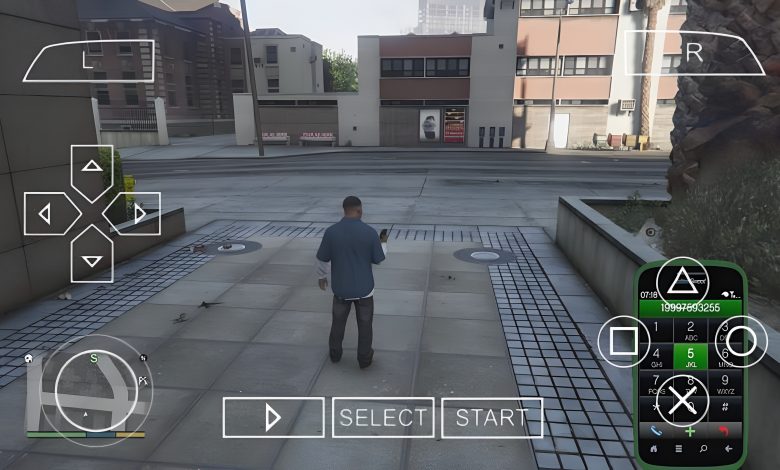Dial the 9 WXYZ key on the phone
The image size is (780, 470).
(x=725, y=384)
